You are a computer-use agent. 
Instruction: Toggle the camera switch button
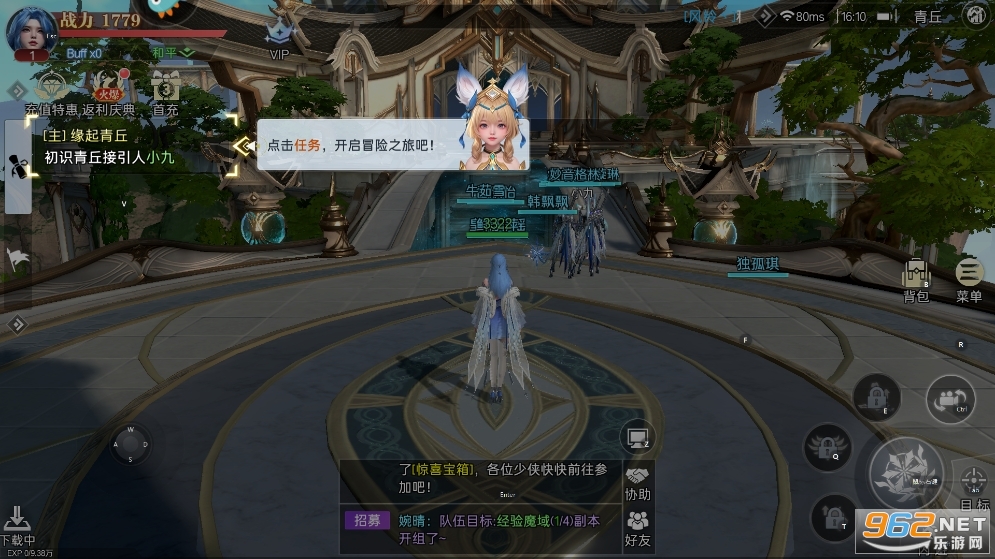pyautogui.click(x=949, y=400)
